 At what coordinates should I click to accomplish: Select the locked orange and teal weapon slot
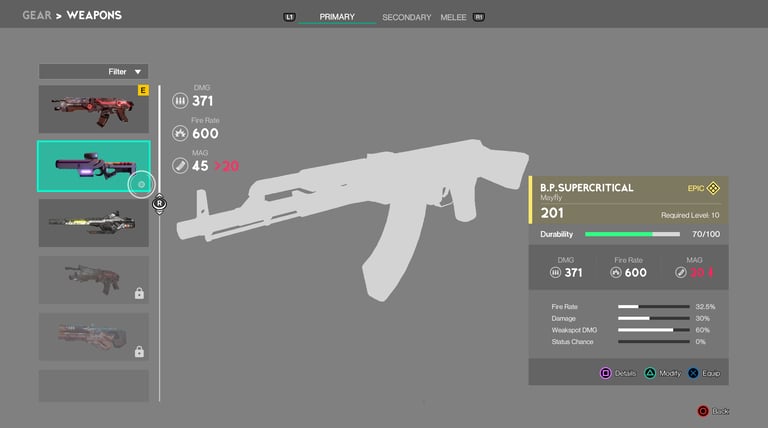(x=94, y=337)
